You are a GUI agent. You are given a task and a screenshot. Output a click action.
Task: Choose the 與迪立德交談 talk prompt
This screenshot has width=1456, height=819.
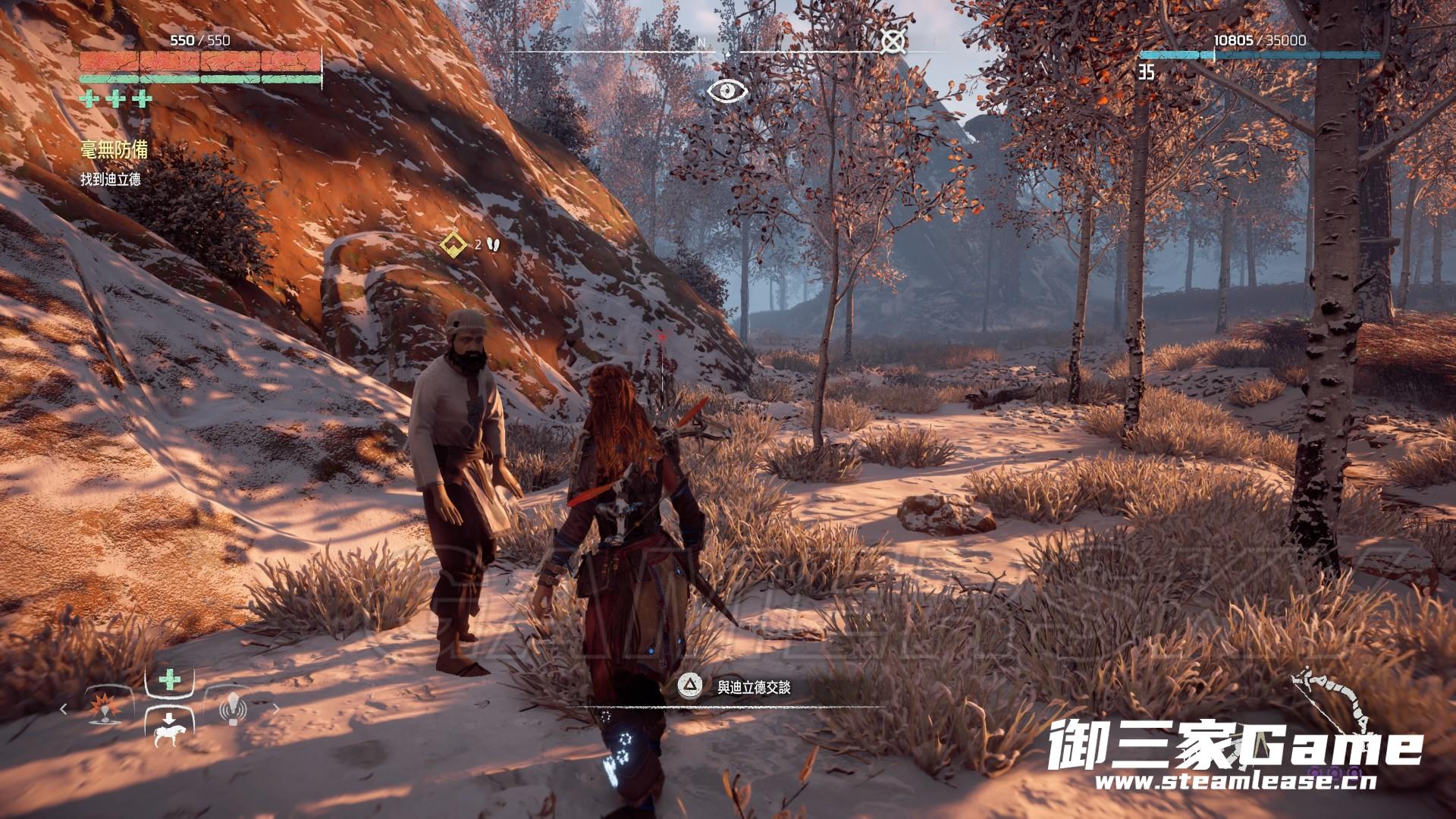[x=753, y=687]
